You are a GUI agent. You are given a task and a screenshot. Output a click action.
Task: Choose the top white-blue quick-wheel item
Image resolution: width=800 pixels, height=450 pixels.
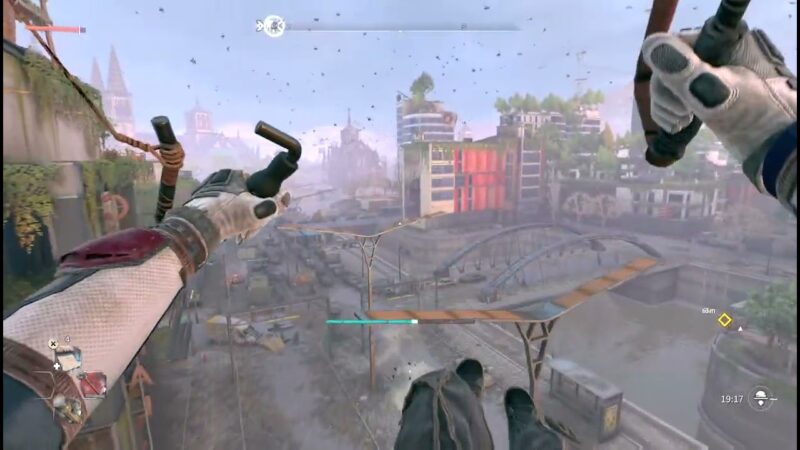[67, 359]
